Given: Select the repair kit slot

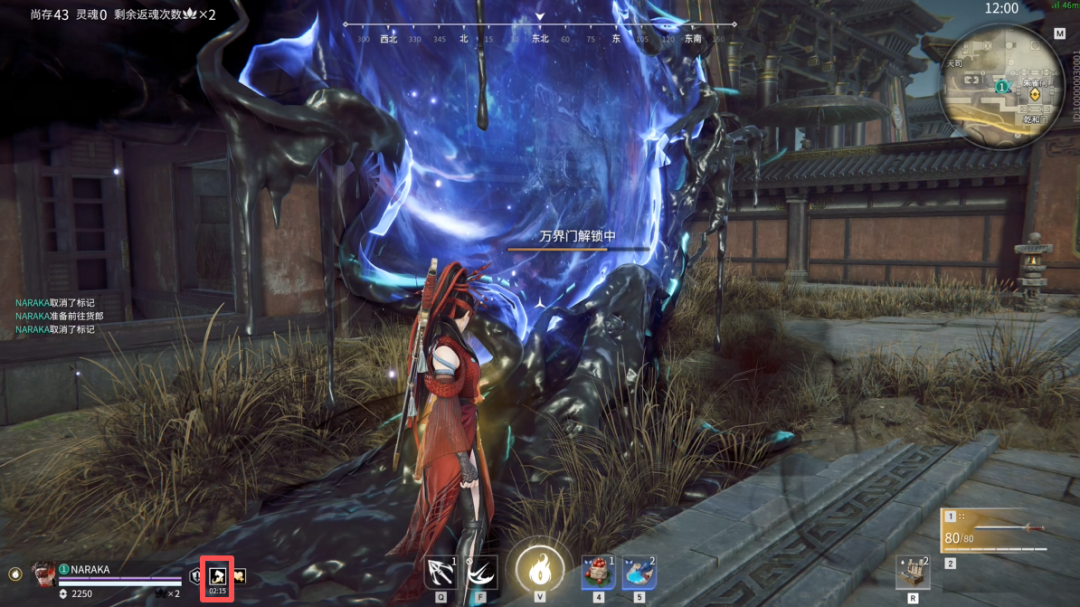Looking at the screenshot, I should (912, 572).
